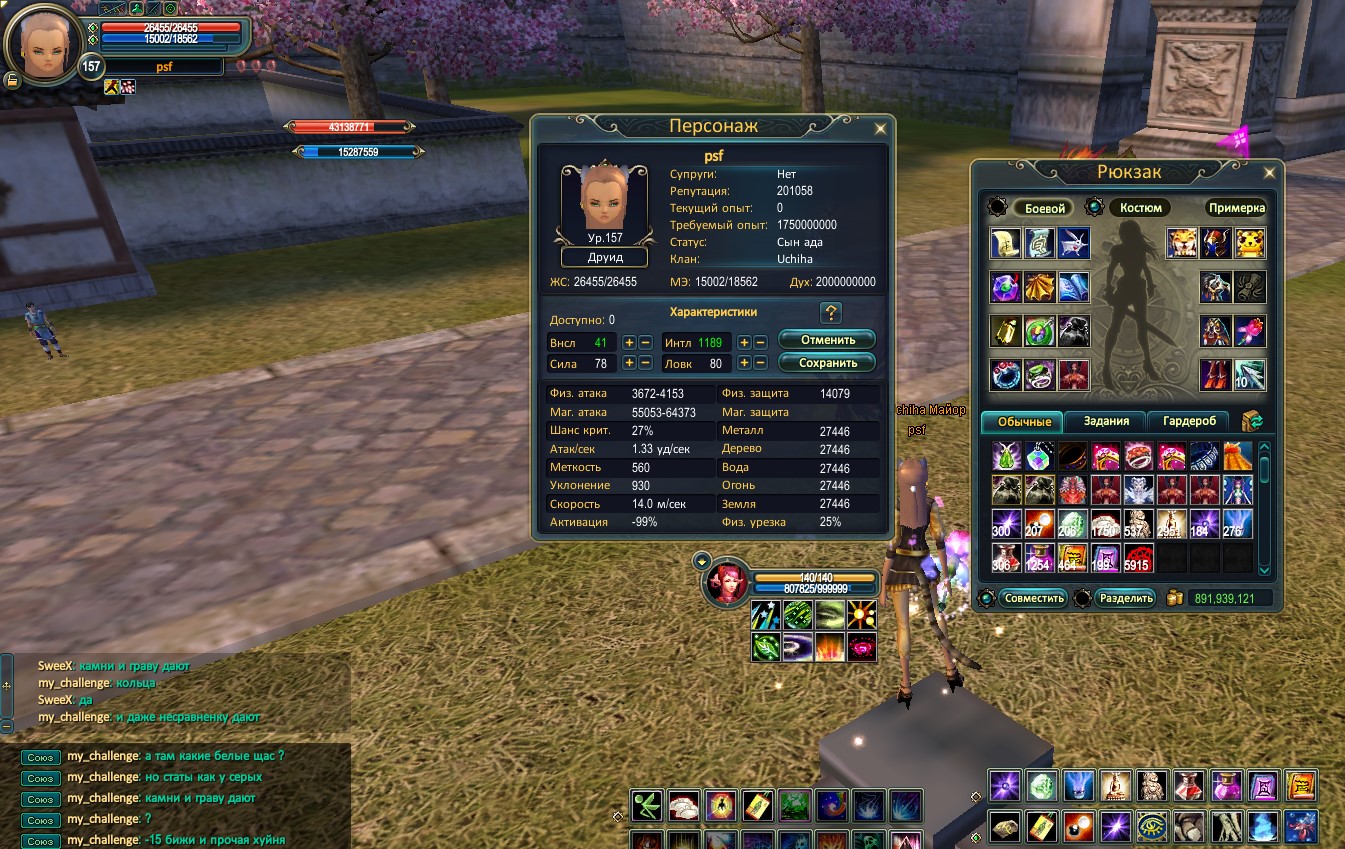This screenshot has height=849, width=1345.
Task: Click Отменить to cancel stat changes
Action: [x=826, y=339]
